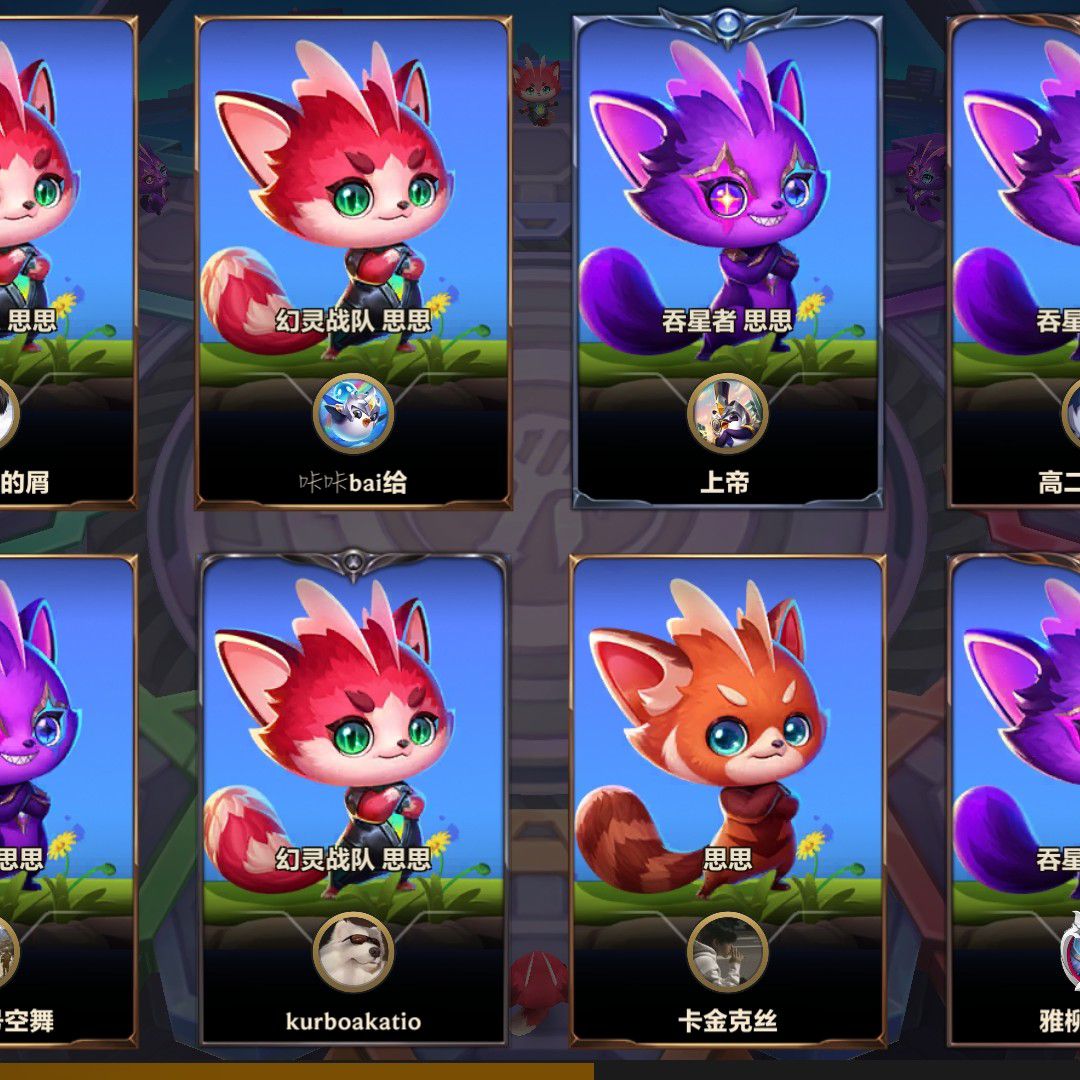Screen dimensions: 1080x1080
Task: Click 咔咔bai给's blue penguin avatar icon
Action: click(x=353, y=413)
